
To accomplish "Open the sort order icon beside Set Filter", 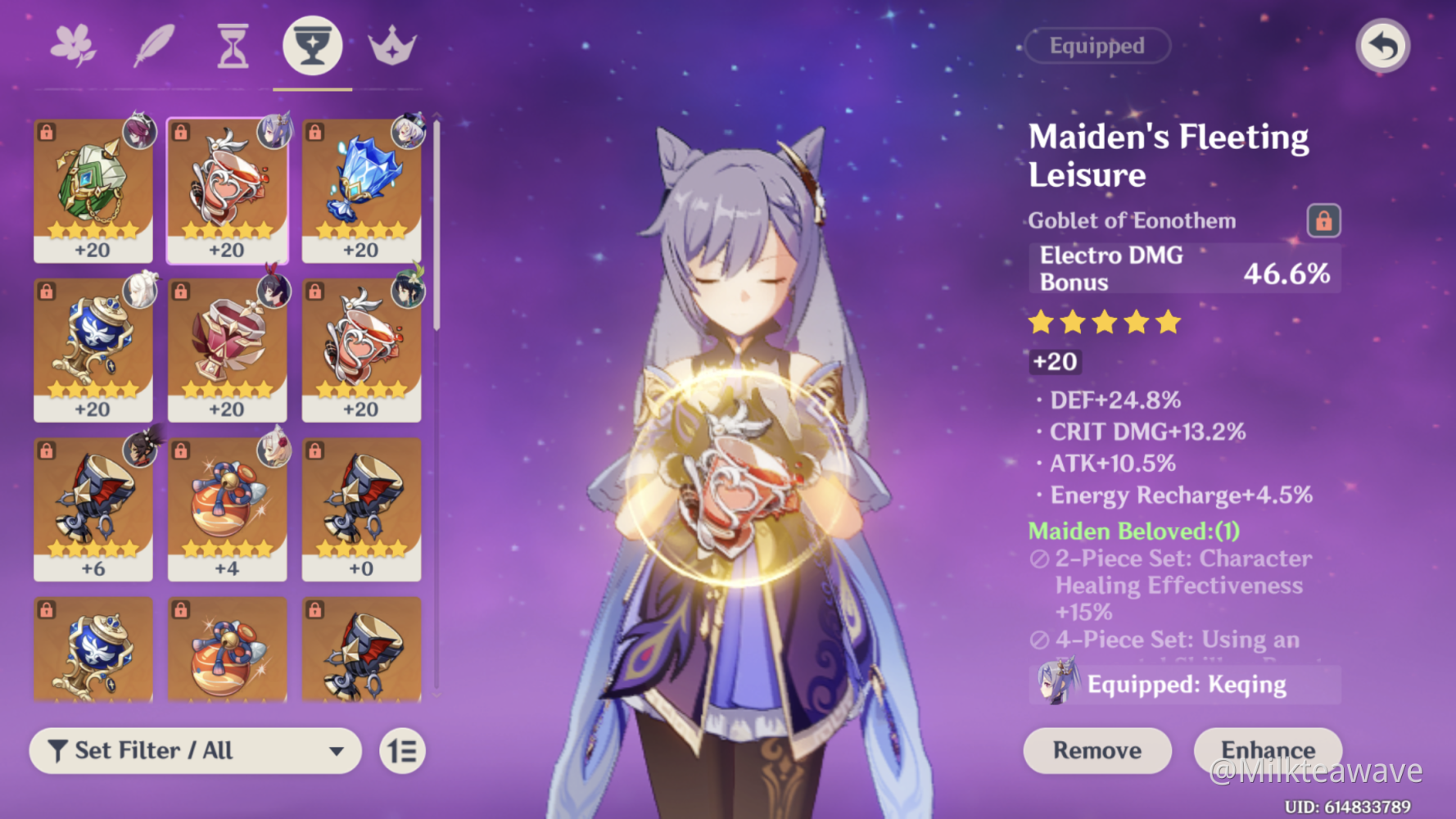I will 403,750.
